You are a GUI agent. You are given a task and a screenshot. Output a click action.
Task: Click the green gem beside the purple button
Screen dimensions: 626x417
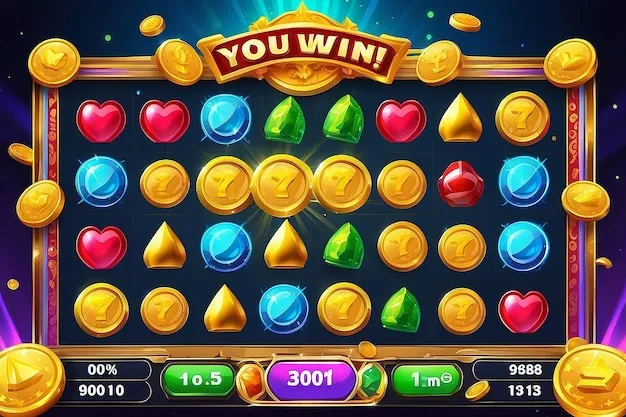371,380
